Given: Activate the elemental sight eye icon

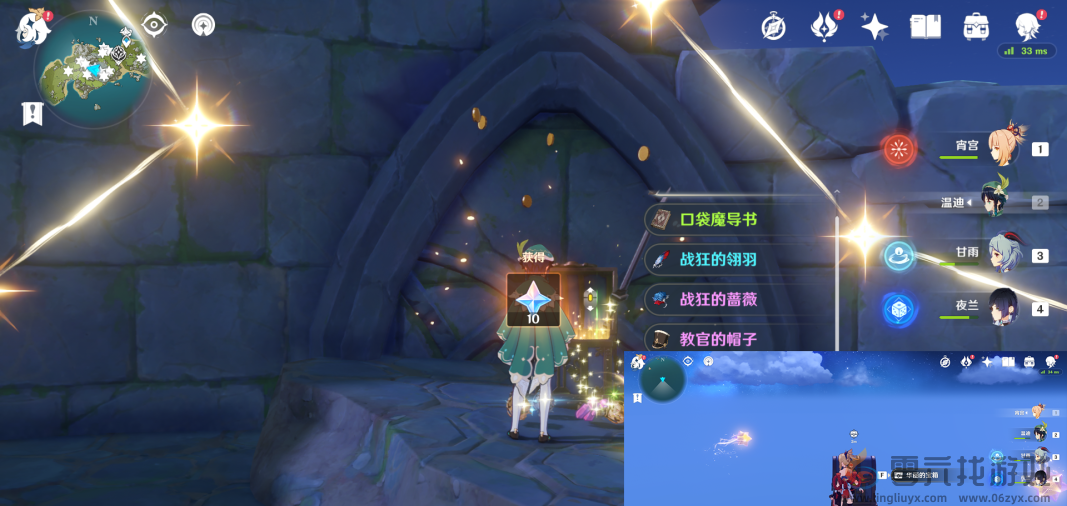Looking at the screenshot, I should (x=154, y=24).
